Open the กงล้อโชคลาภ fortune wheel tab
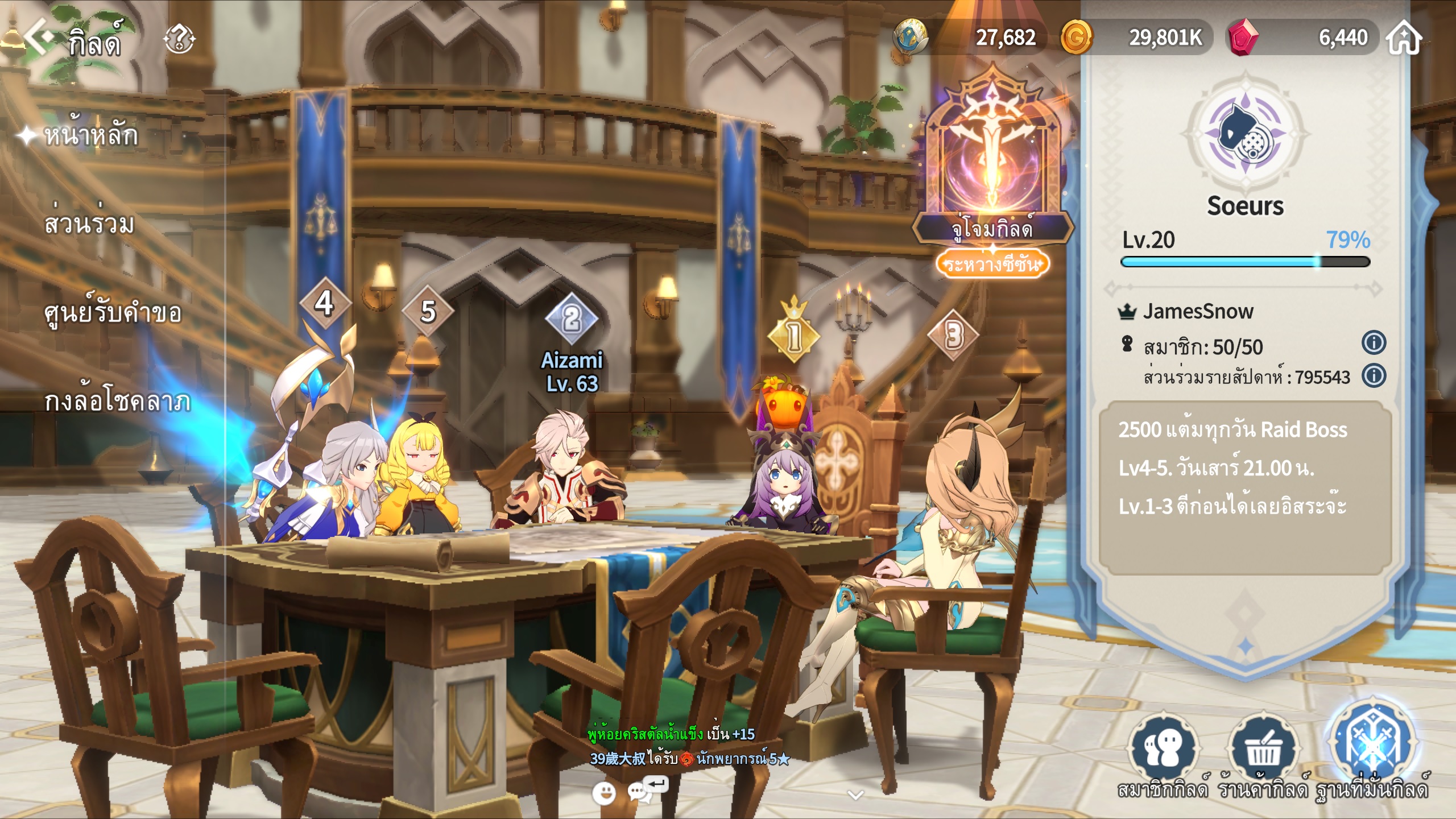The image size is (1456, 819). pos(117,402)
